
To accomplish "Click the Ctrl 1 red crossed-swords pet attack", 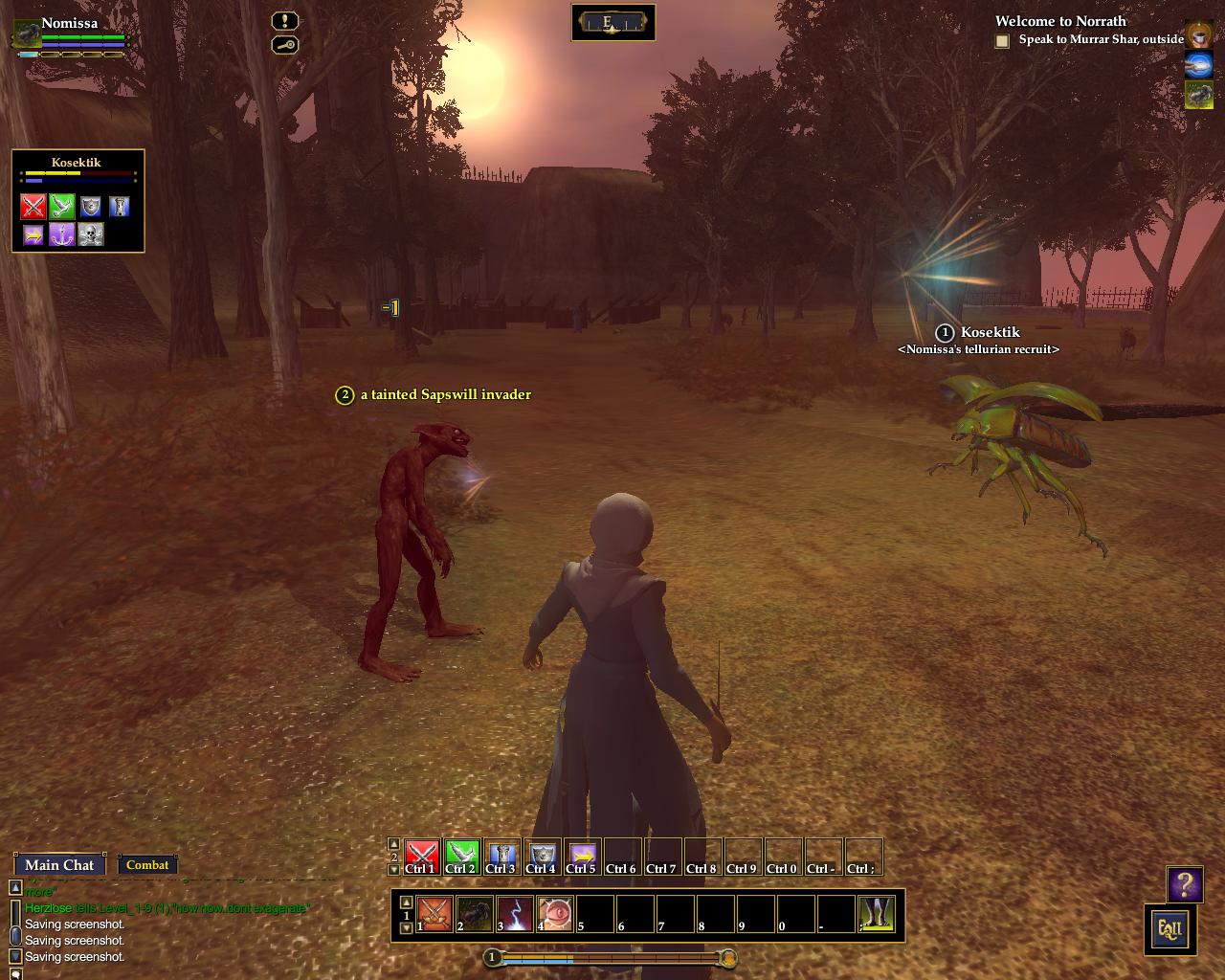I will pyautogui.click(x=421, y=856).
